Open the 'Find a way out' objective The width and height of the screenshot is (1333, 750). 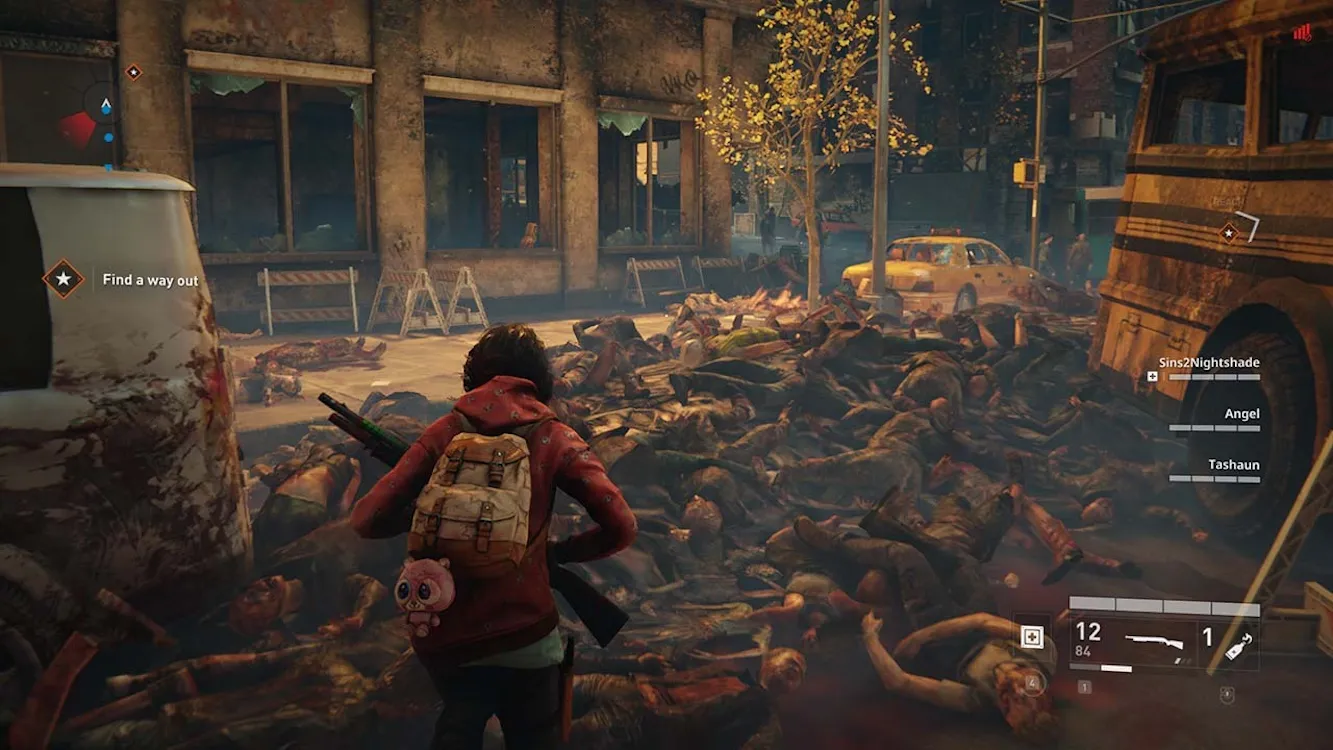click(x=150, y=280)
